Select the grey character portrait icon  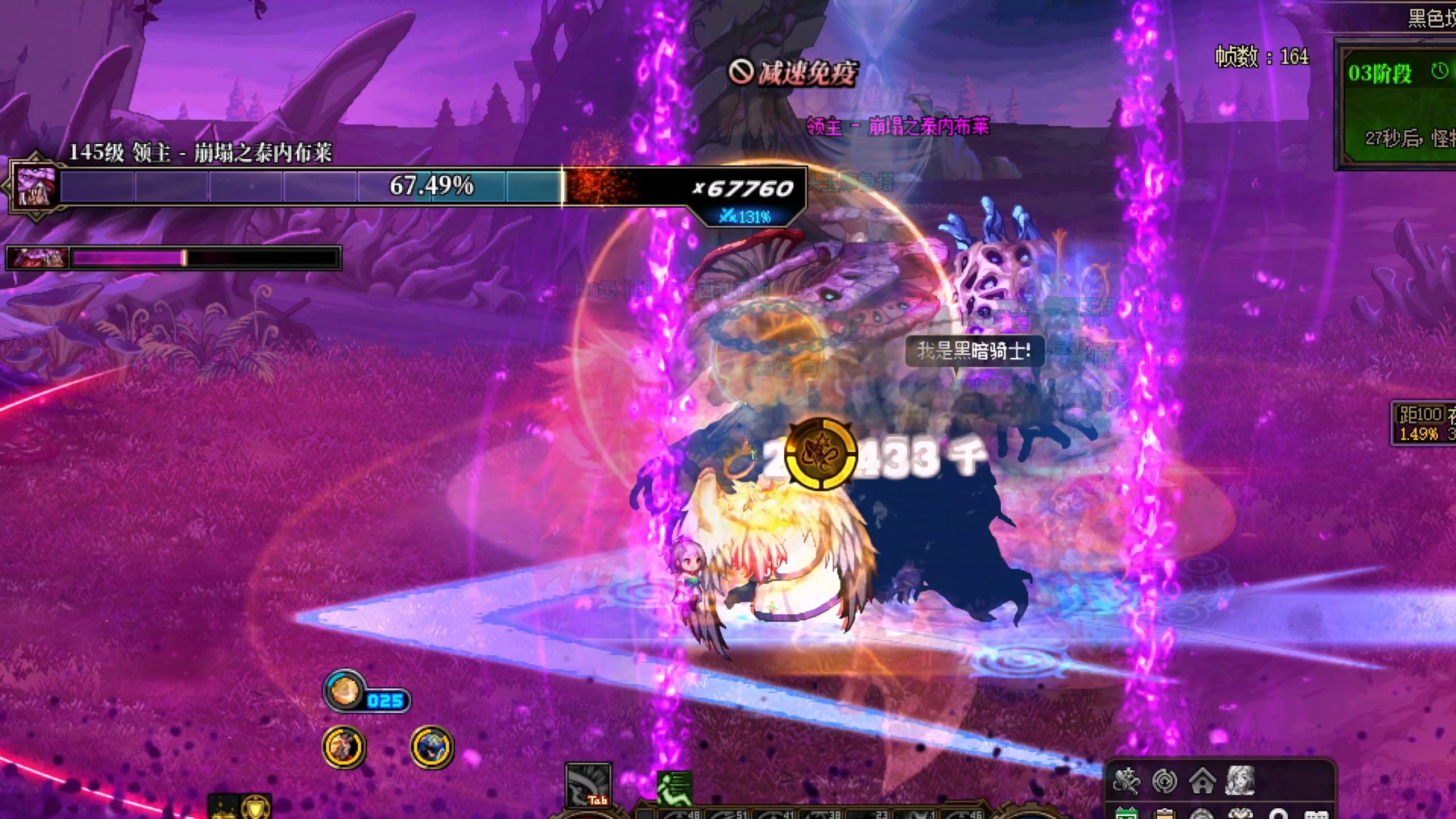click(1240, 780)
